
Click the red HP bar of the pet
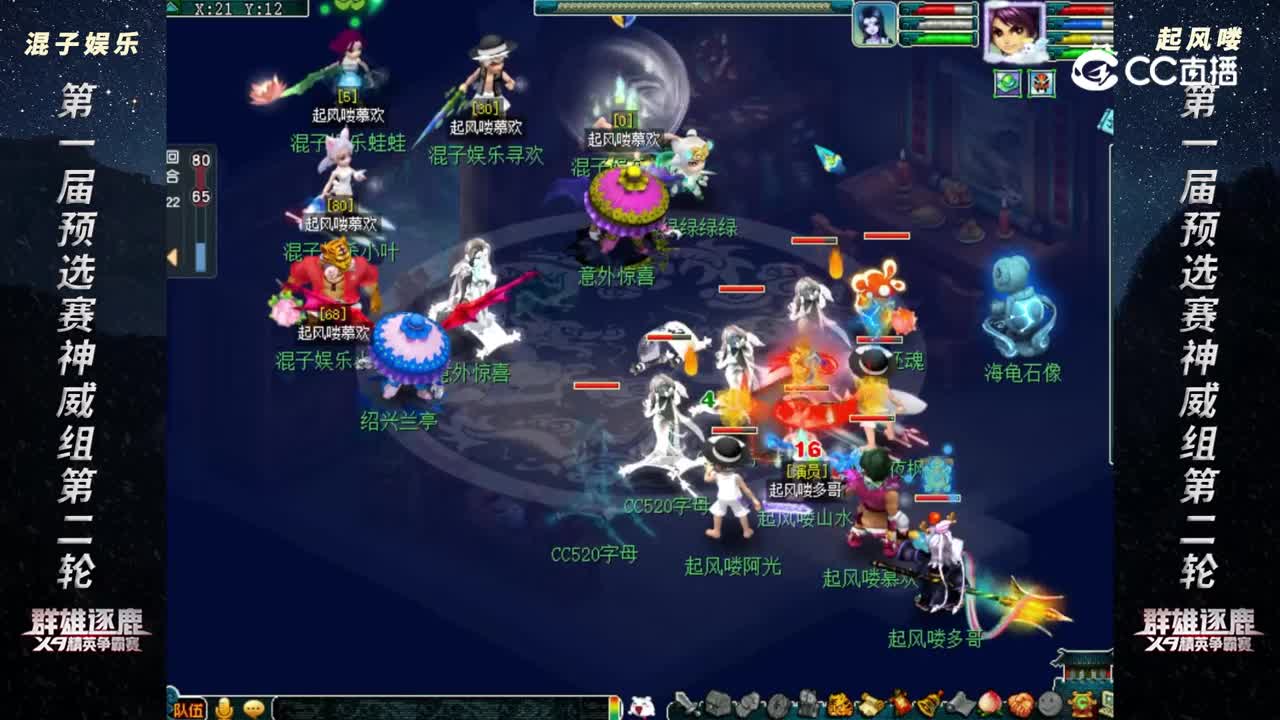tap(935, 10)
